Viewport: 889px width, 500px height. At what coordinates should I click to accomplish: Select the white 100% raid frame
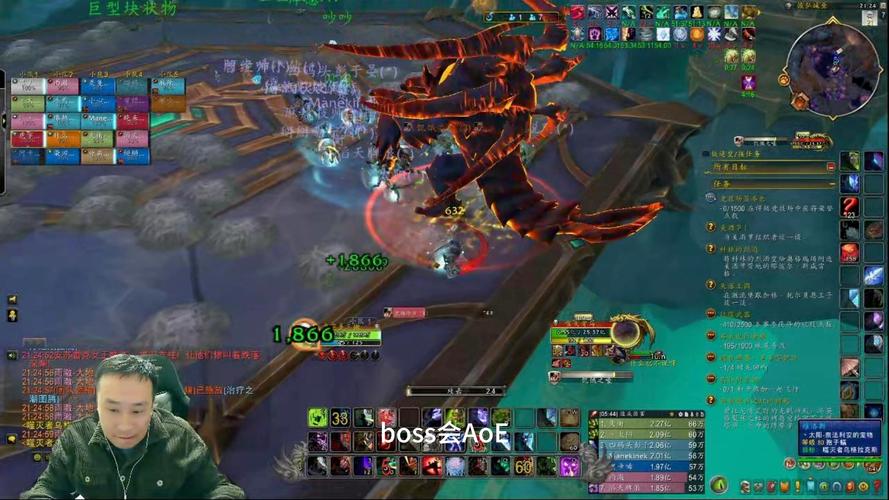28,87
